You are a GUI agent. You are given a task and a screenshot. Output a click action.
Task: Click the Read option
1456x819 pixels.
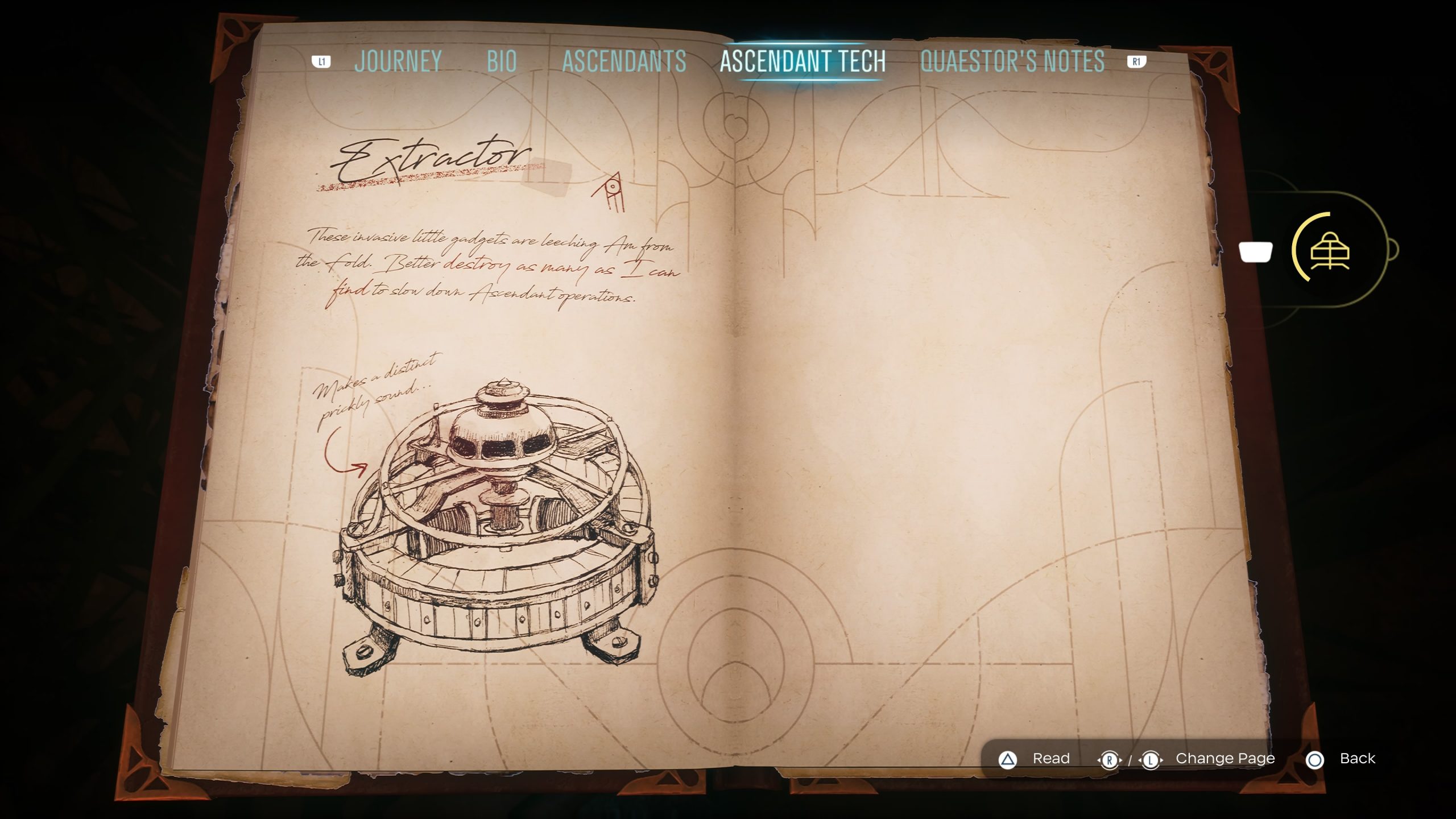[x=1050, y=759]
